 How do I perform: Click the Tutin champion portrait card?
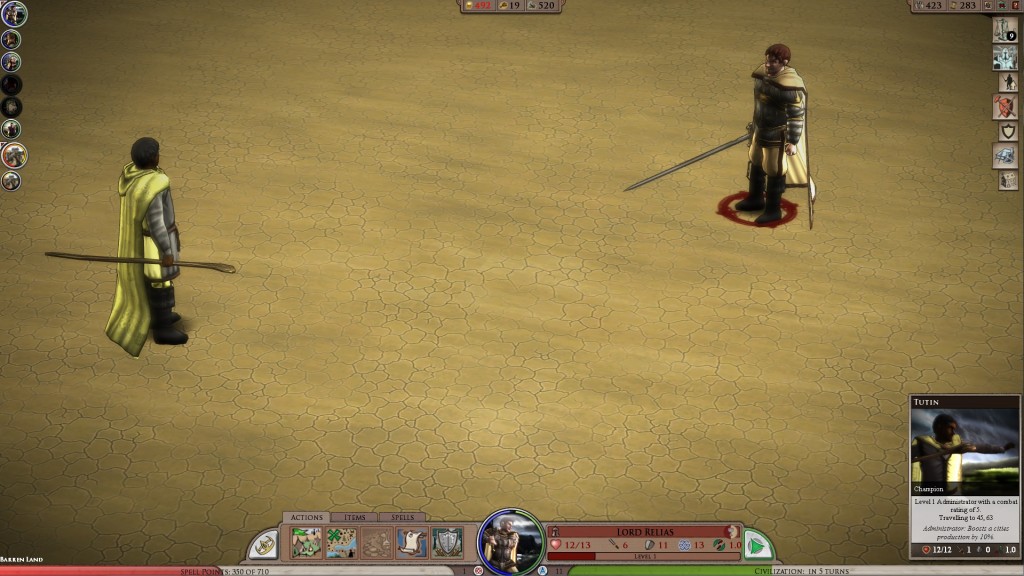pos(964,451)
